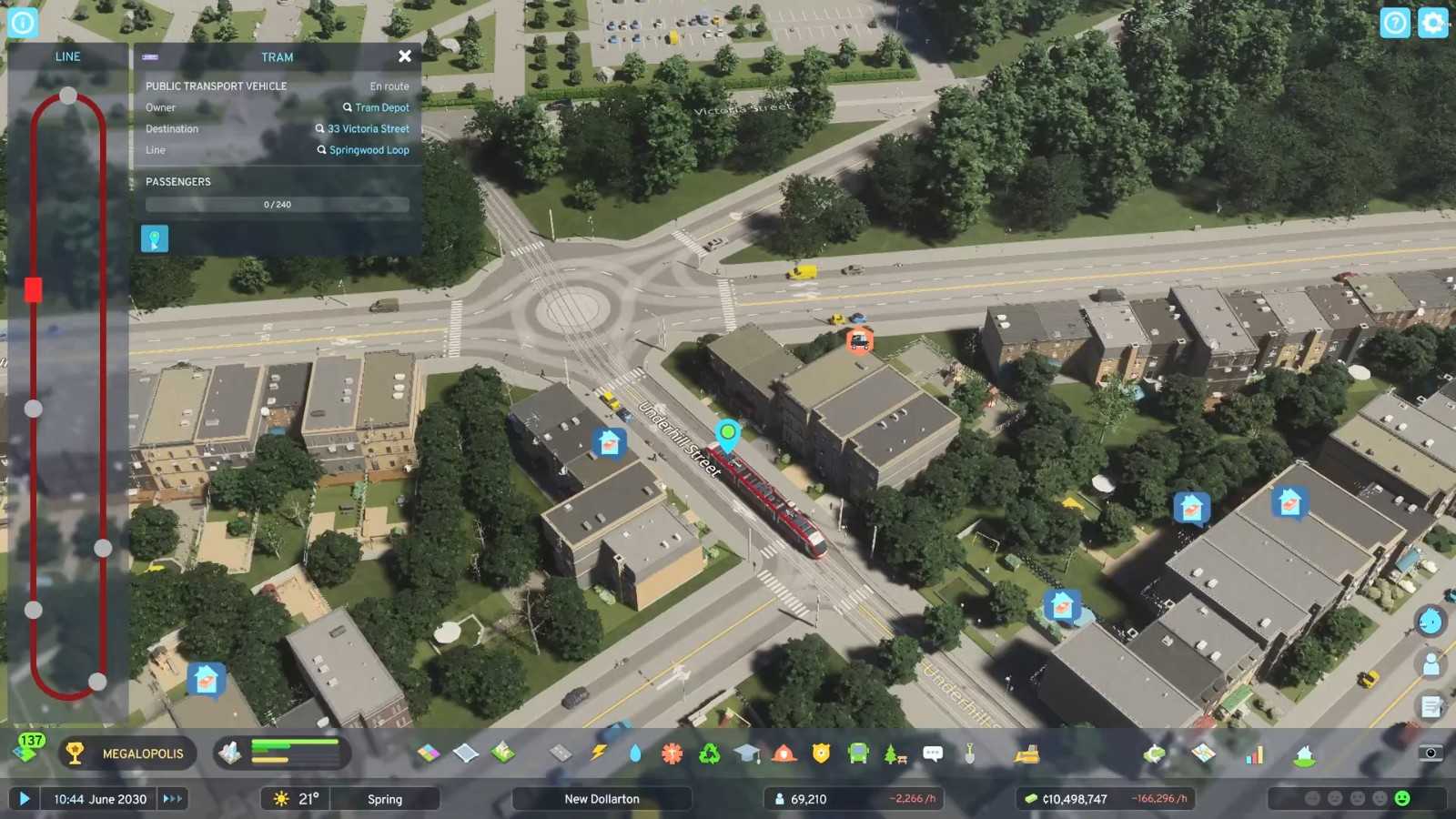
Task: Jump to 33 Victoria Street destination
Action: click(368, 129)
